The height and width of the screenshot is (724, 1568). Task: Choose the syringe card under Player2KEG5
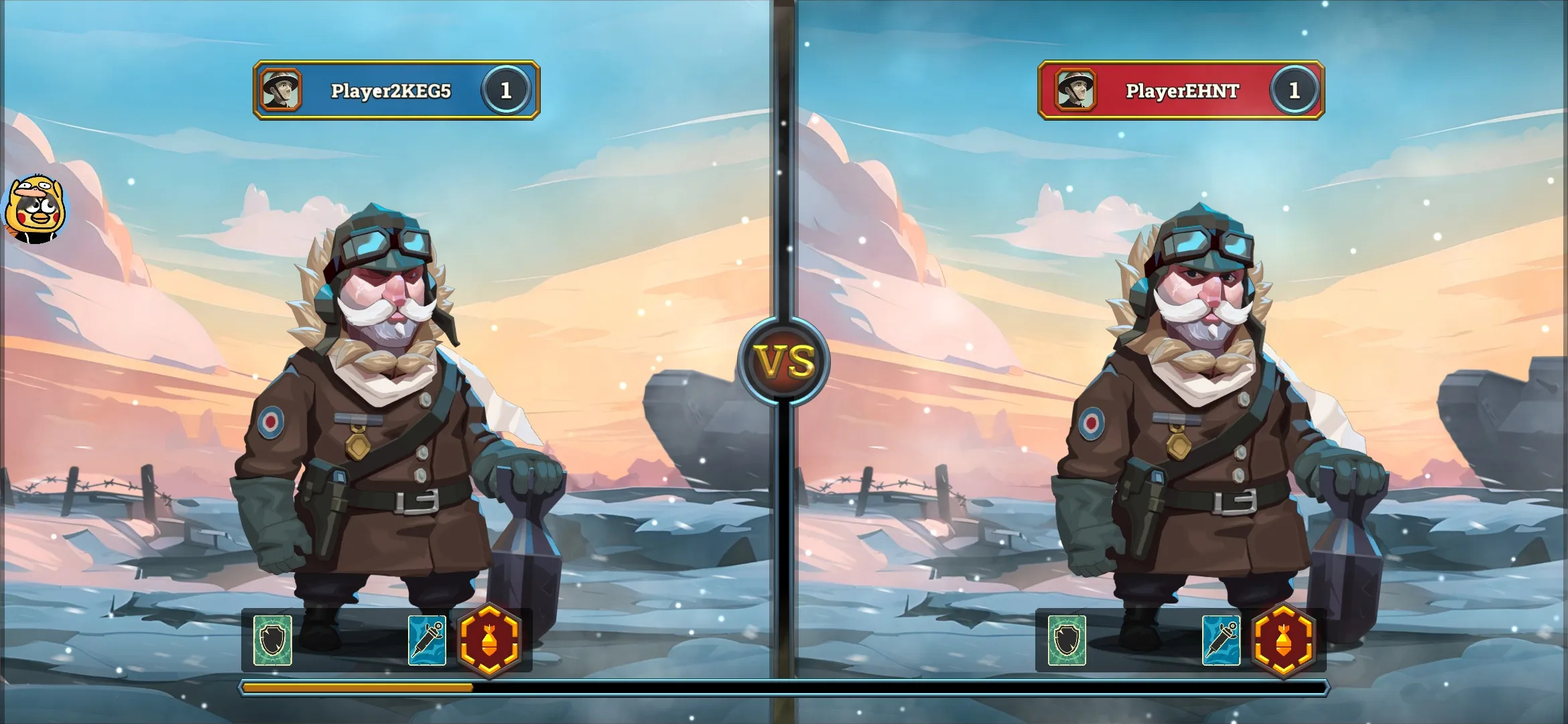tap(427, 640)
